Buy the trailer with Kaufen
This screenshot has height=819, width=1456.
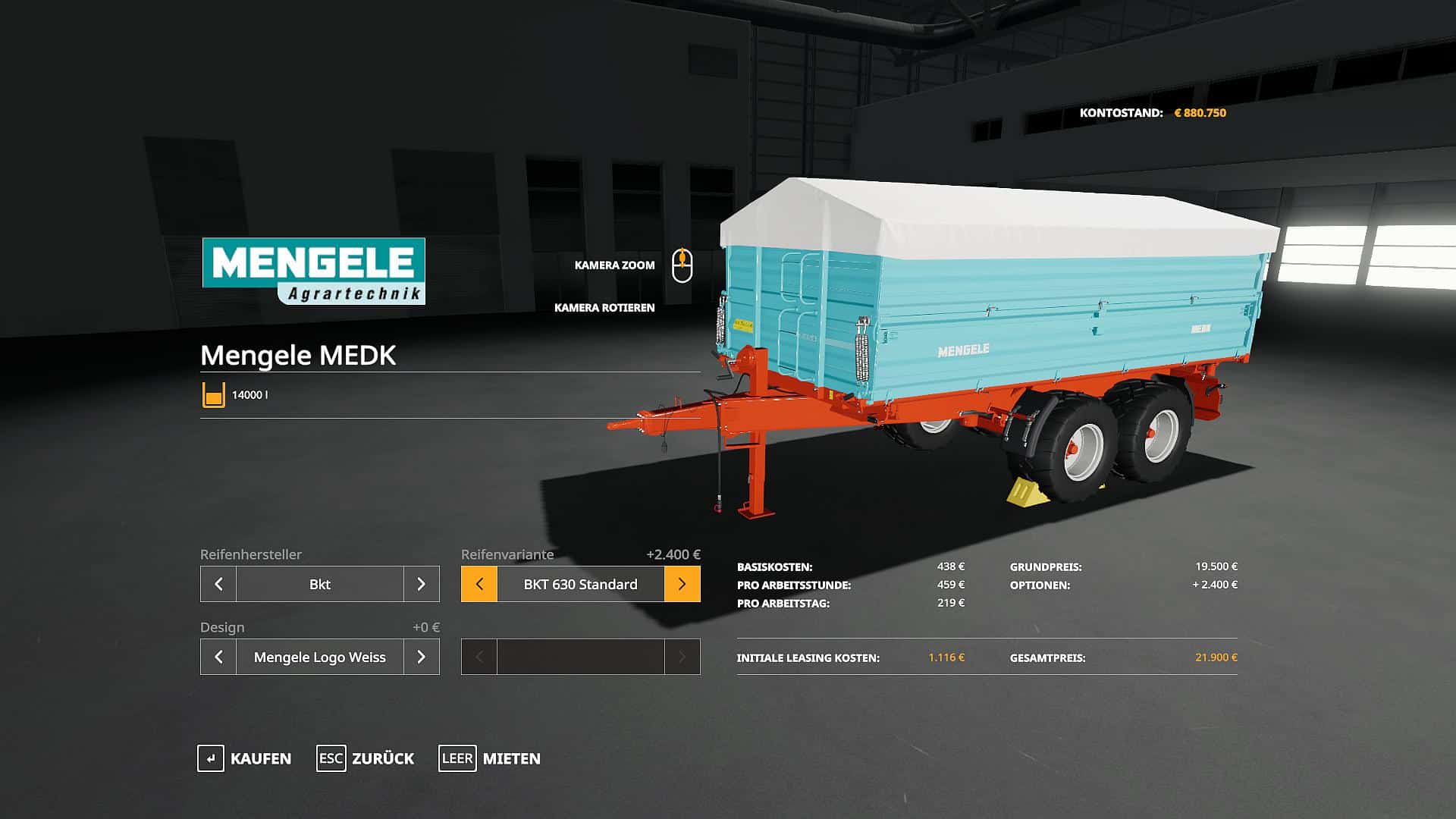[245, 758]
